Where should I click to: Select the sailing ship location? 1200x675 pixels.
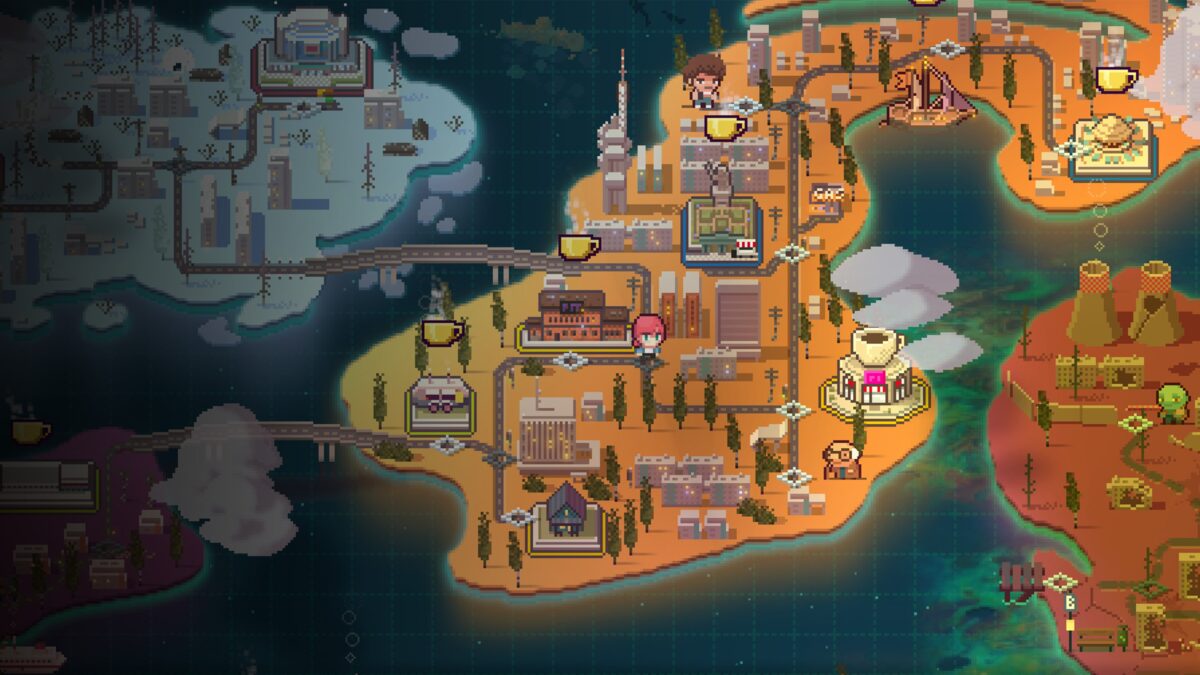click(927, 95)
